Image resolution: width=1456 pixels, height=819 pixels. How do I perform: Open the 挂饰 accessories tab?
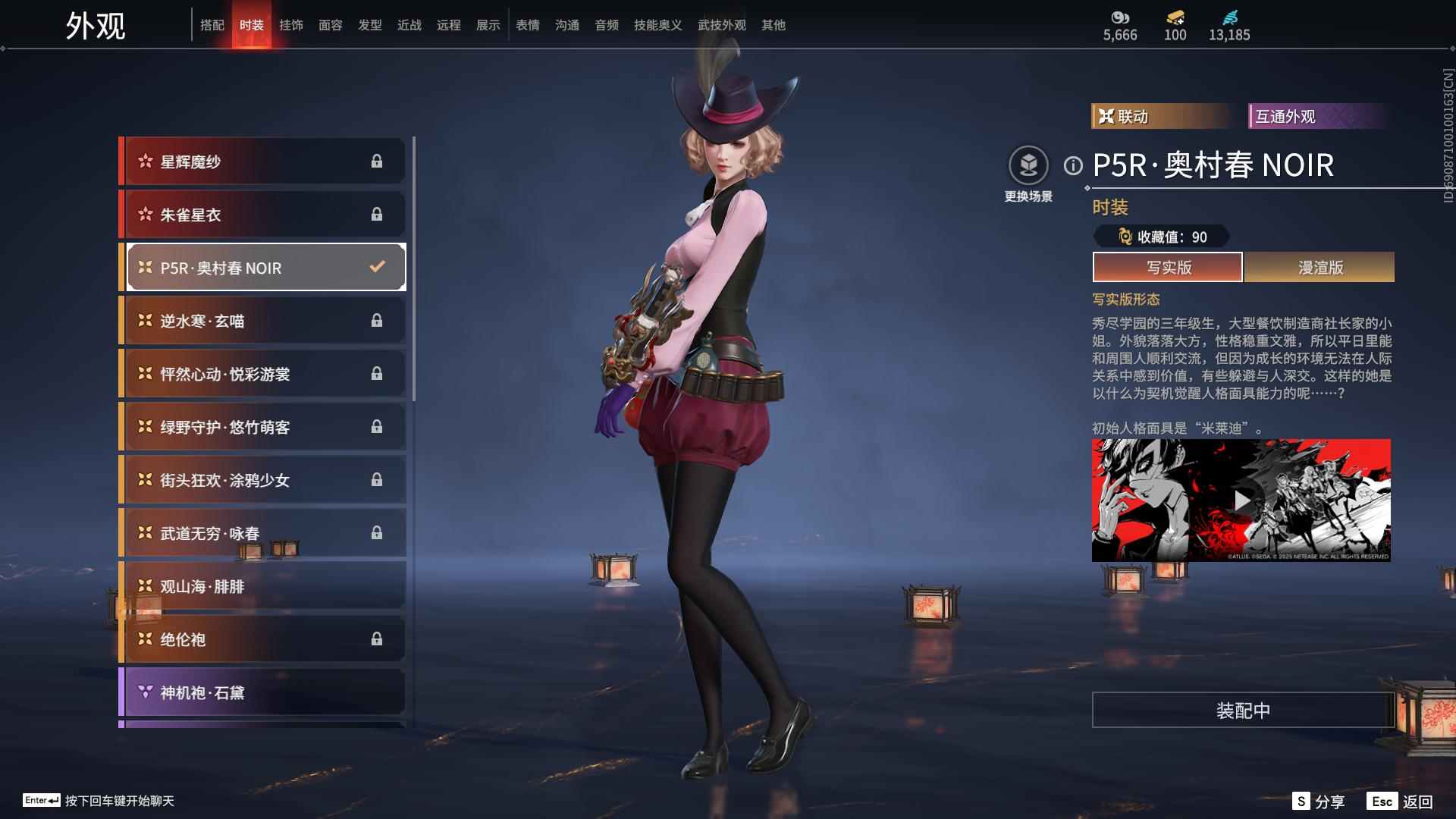click(291, 25)
